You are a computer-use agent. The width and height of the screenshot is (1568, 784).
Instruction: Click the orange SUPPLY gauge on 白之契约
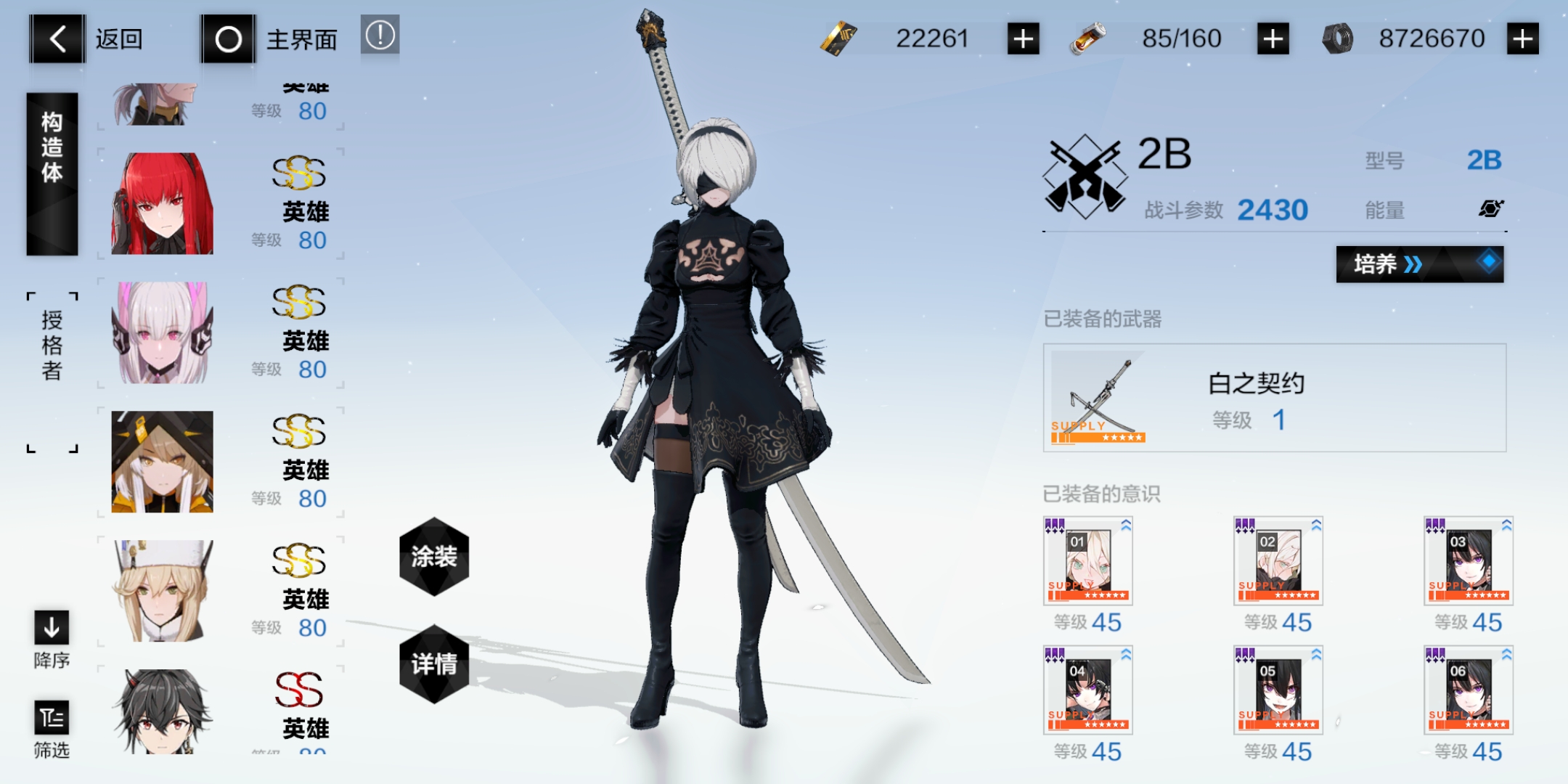pos(1100,438)
